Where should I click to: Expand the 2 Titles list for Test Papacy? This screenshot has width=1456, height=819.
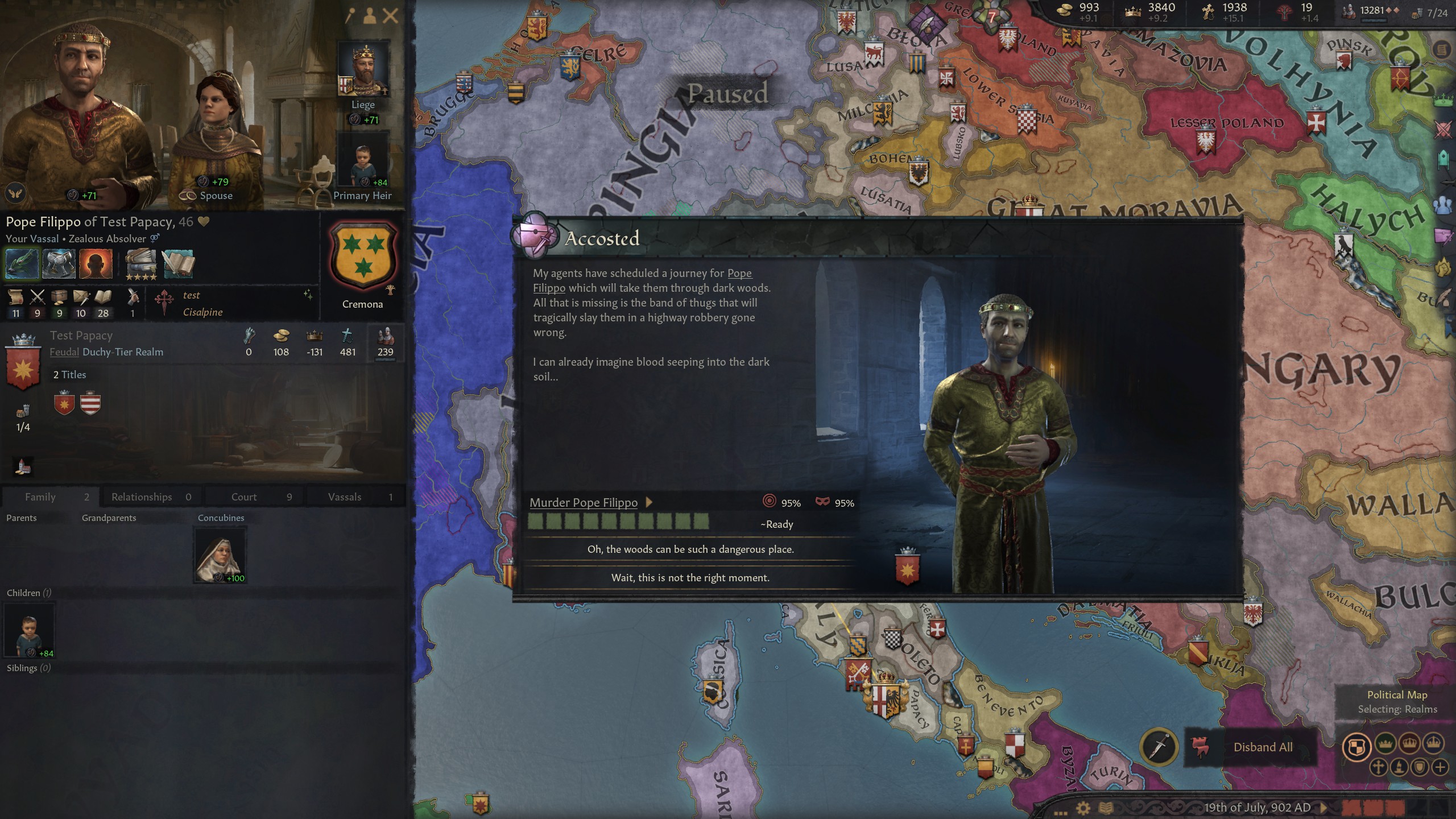(x=69, y=374)
